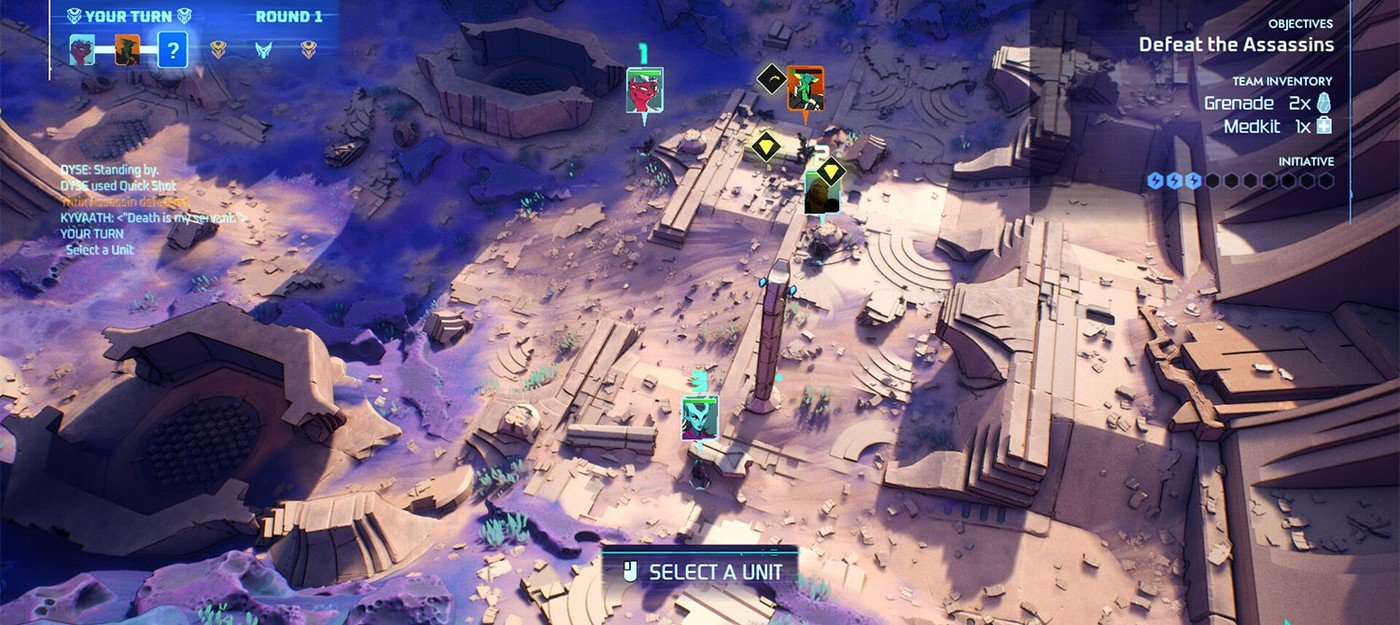Viewport: 1400px width, 625px height.
Task: Open the Defeat the Assassins objective
Action: pos(1236,44)
